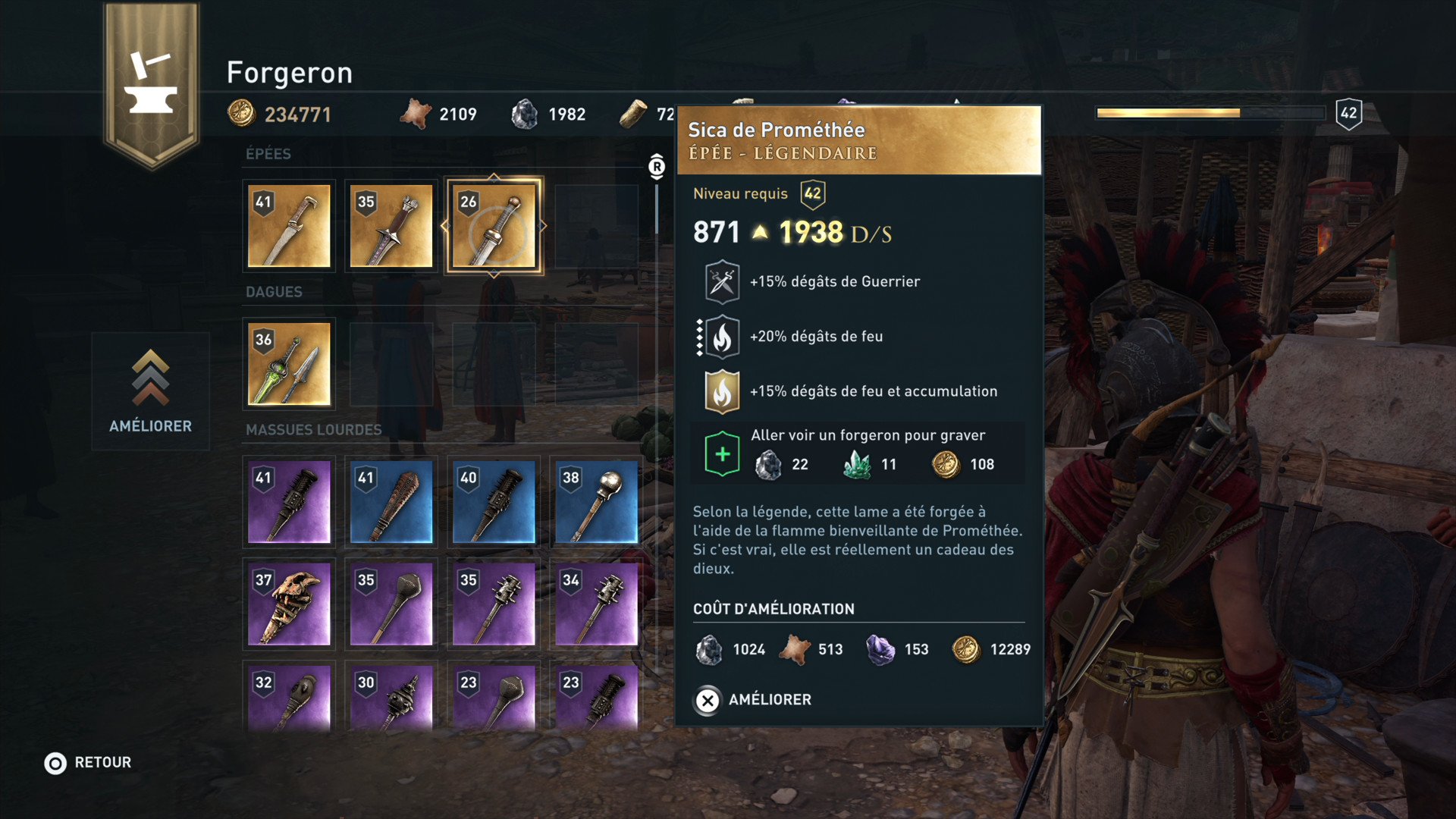Select the level 36 green dagger slot
Viewport: 1456px width, 819px height.
click(289, 364)
